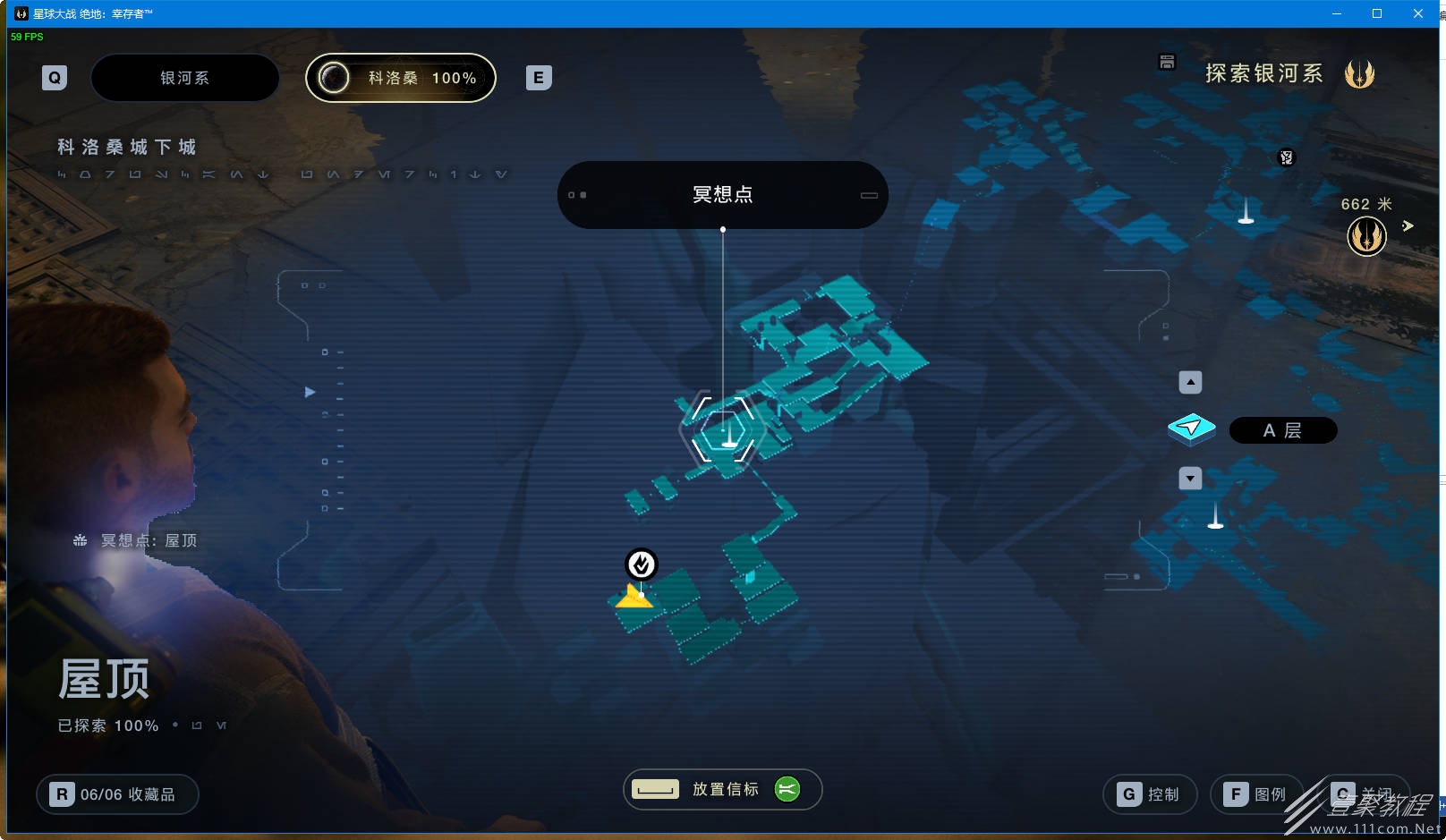The image size is (1446, 840).
Task: Click the down arrow below the A 层 selector
Action: (x=1190, y=479)
